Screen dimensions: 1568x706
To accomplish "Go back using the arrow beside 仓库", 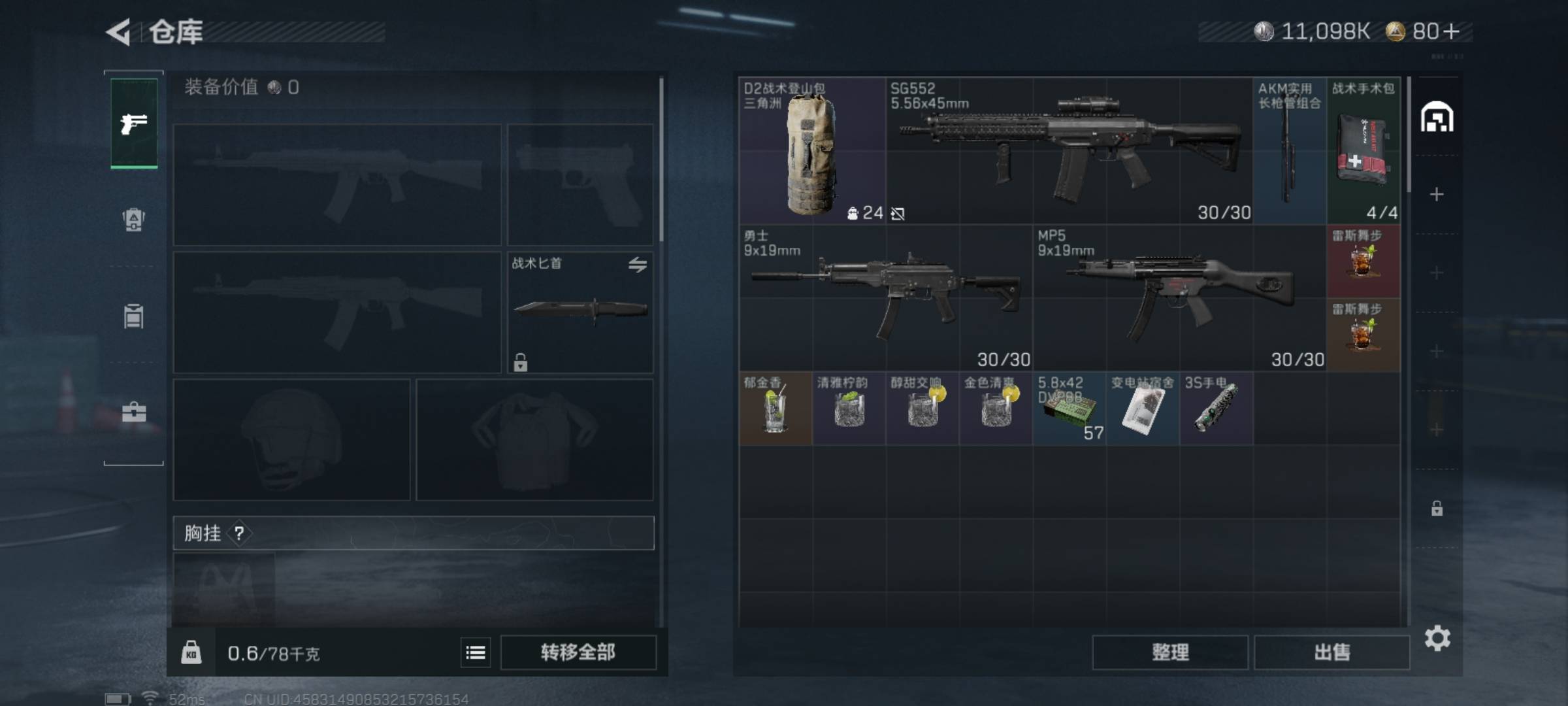I will point(119,31).
